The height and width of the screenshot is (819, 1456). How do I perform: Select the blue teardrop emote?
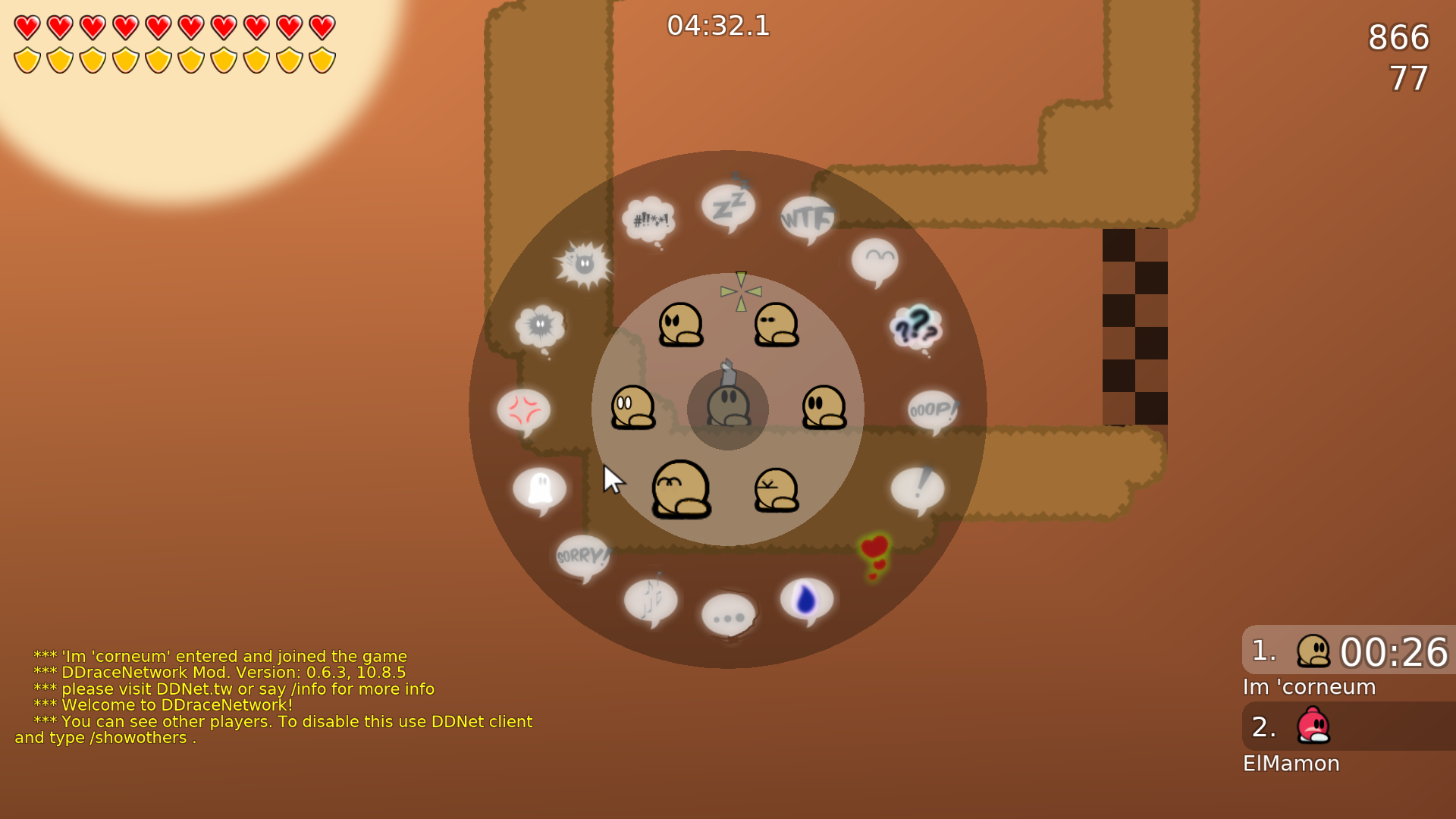pos(805,599)
